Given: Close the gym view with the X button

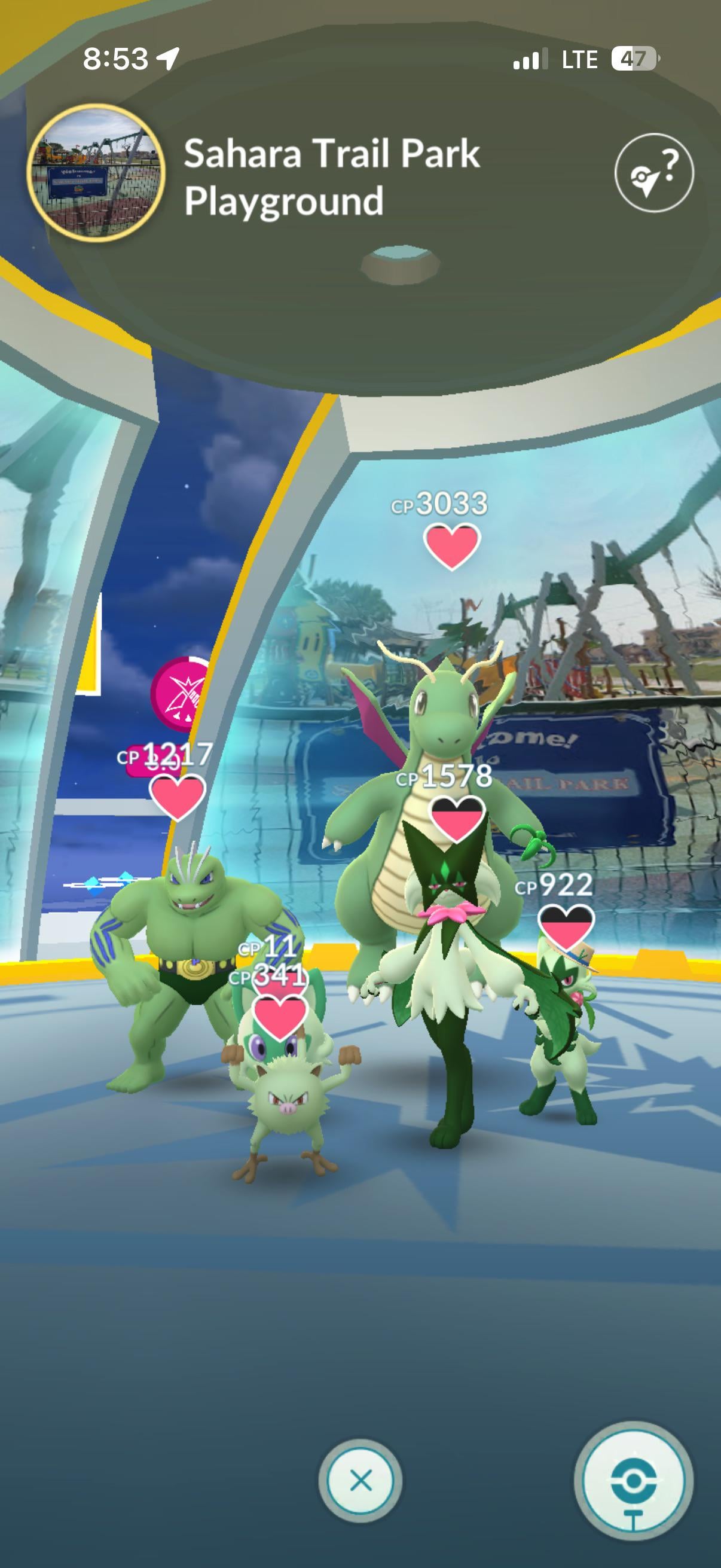Looking at the screenshot, I should 361,1480.
